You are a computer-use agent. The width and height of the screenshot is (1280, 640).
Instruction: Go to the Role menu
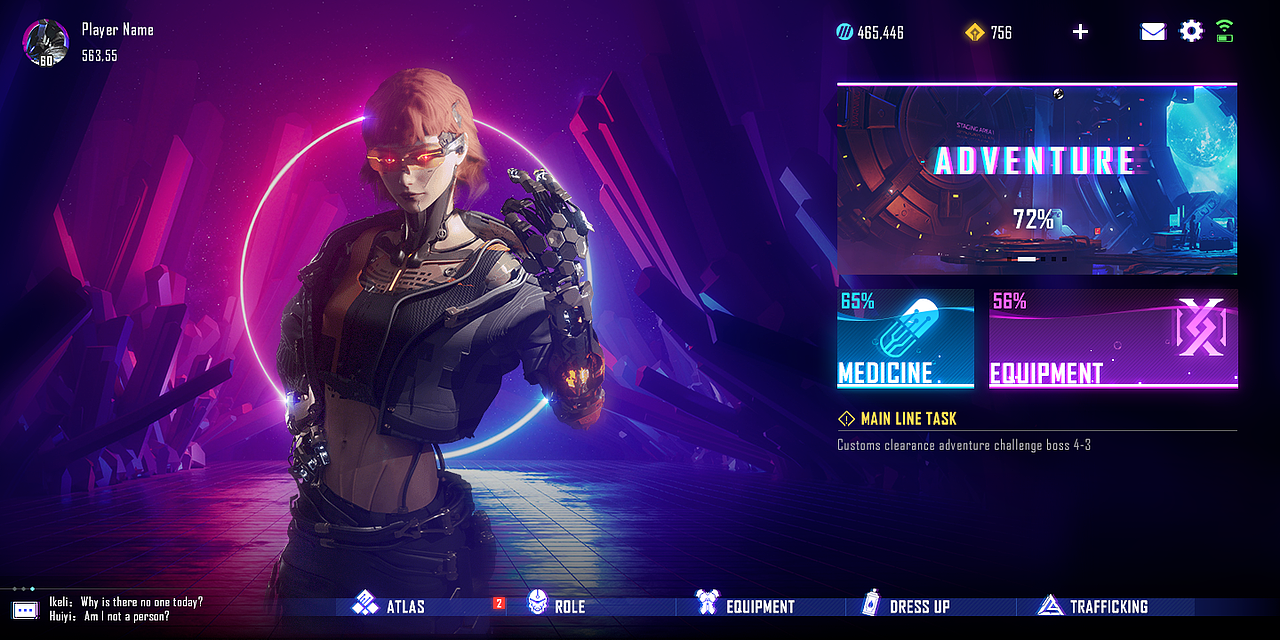[x=556, y=605]
